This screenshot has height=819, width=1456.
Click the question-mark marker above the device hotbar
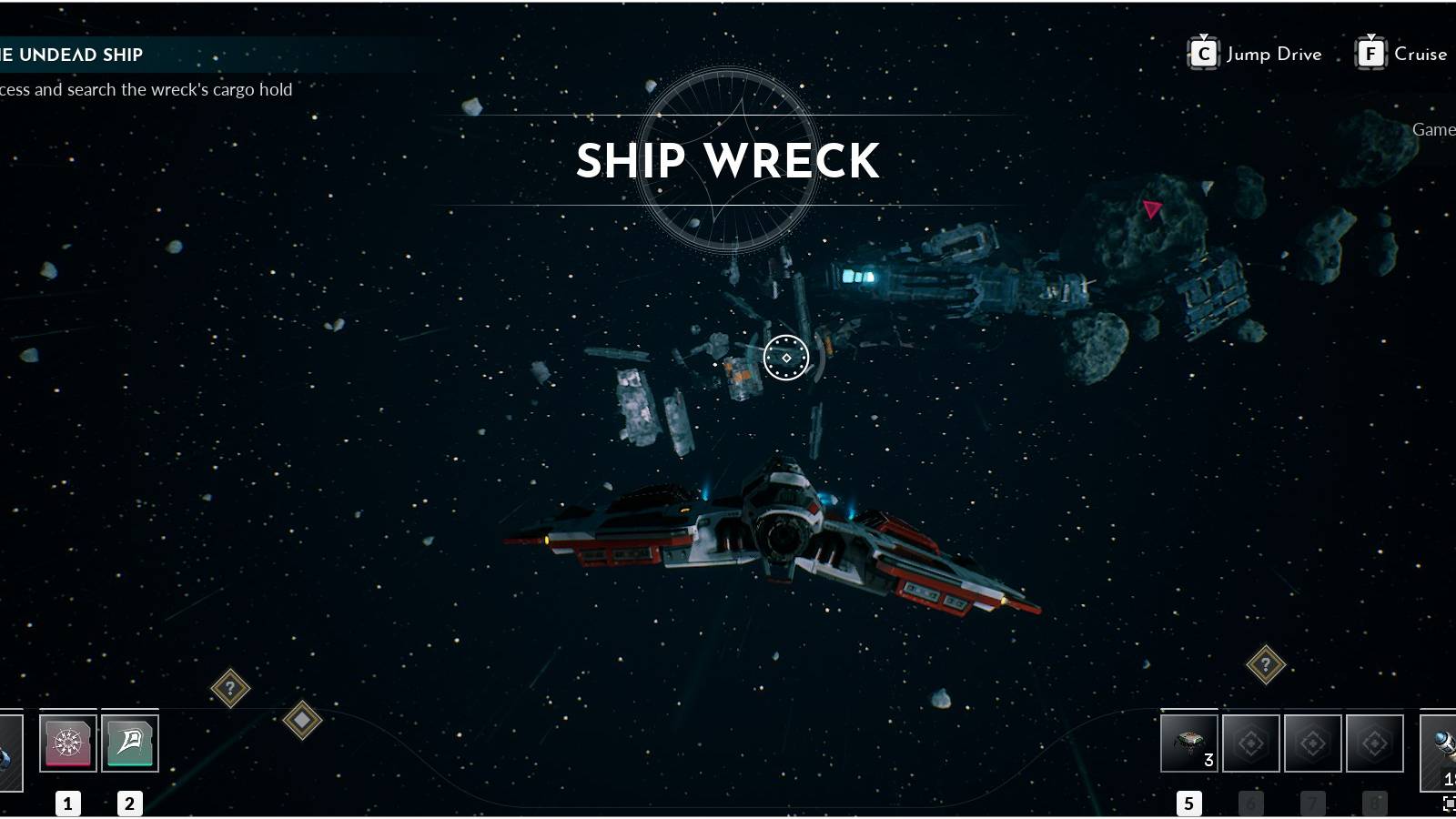pyautogui.click(x=1267, y=662)
